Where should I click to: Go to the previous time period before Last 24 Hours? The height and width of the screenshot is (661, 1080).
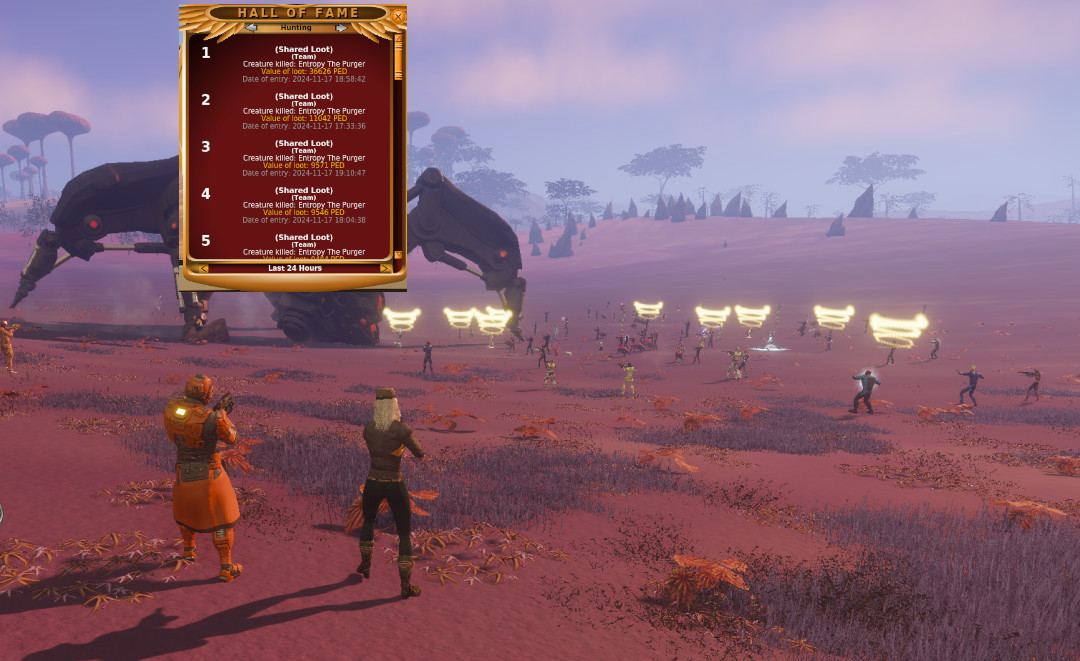(203, 268)
